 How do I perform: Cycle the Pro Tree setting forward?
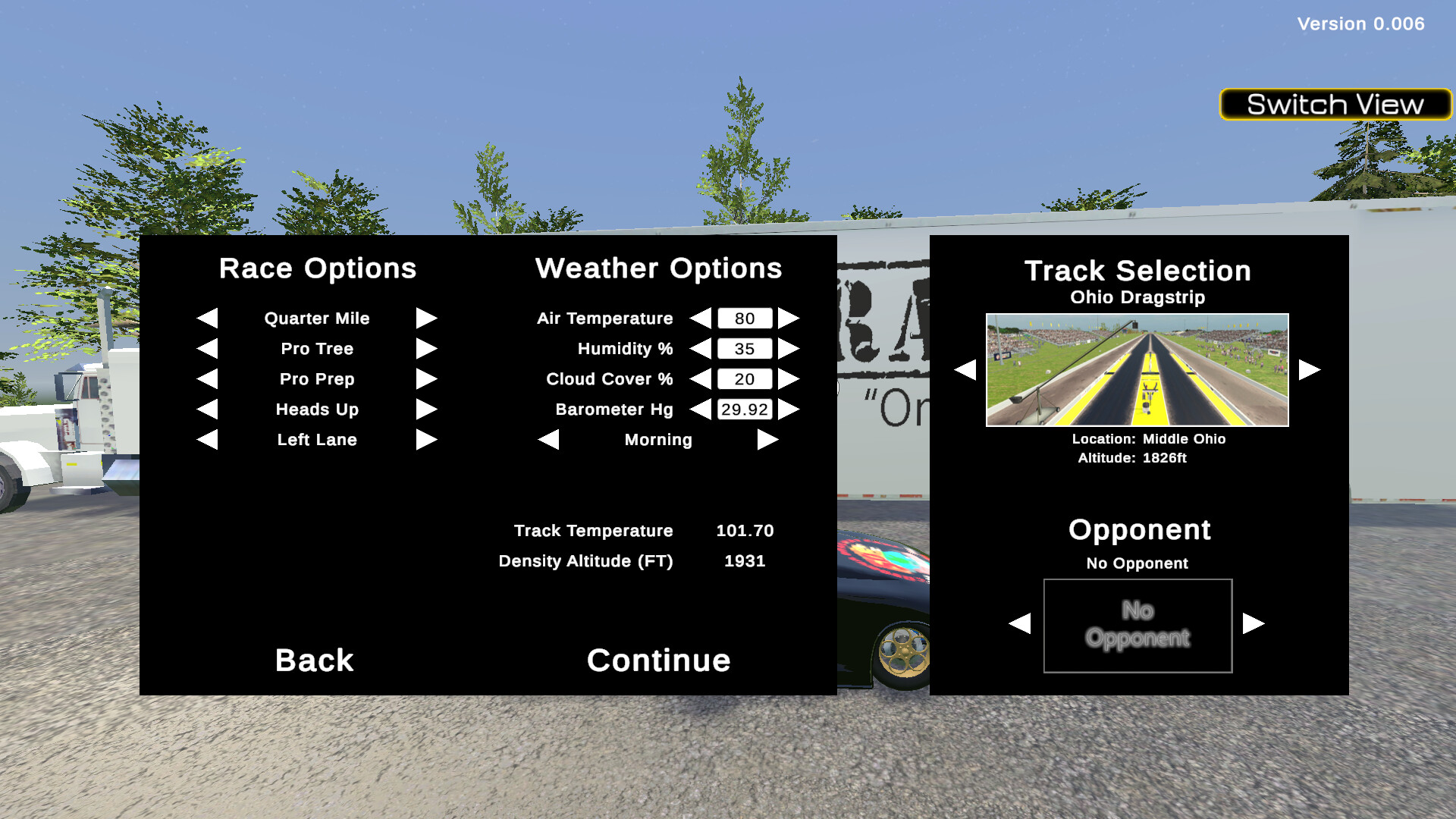(427, 349)
